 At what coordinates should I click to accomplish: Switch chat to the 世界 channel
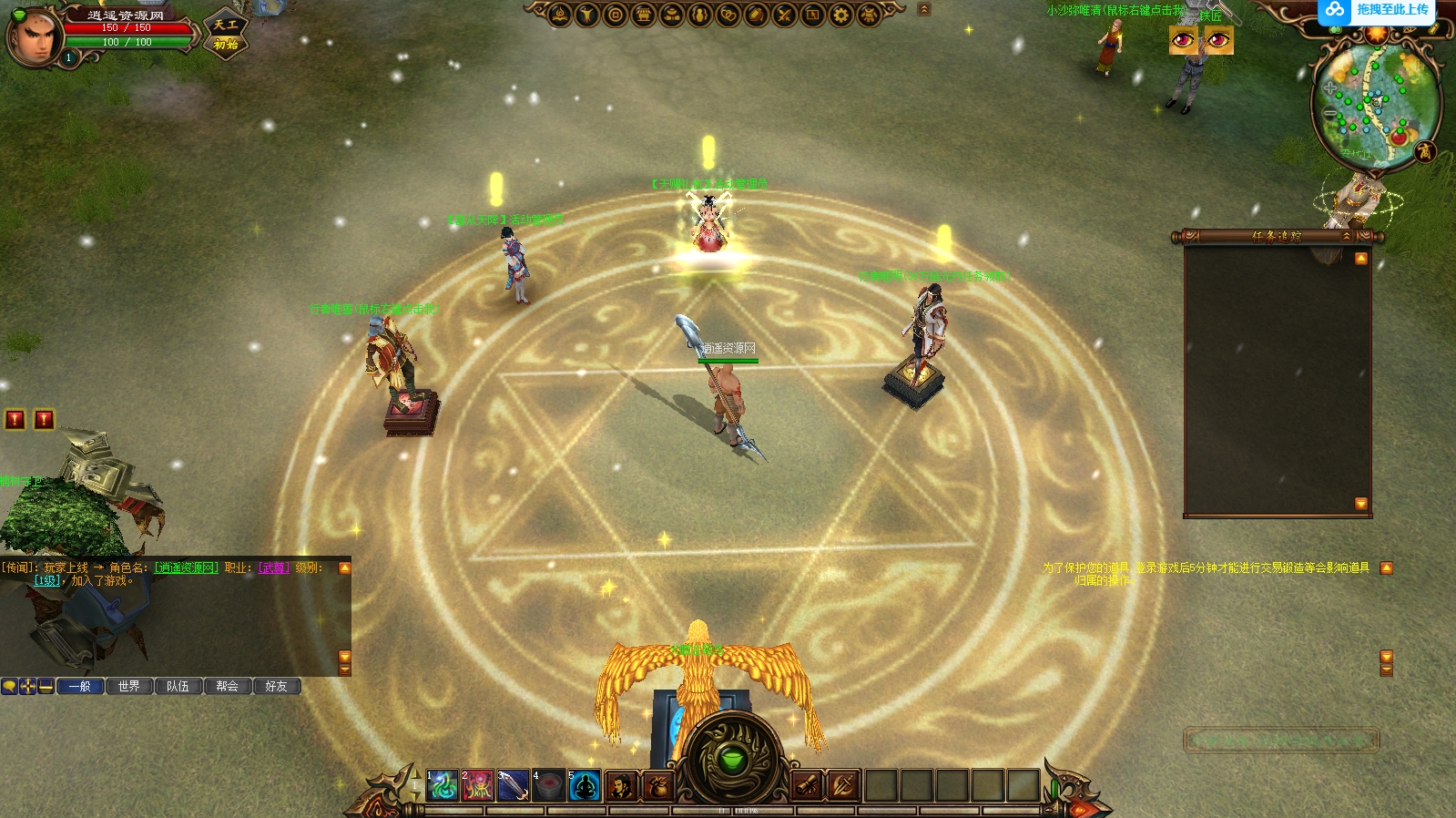coord(129,686)
